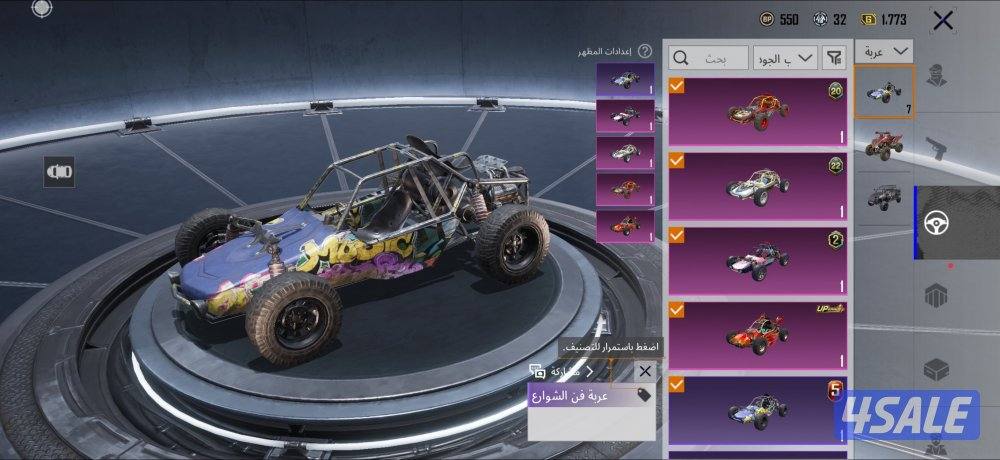Open the appearance settings help icon
The height and width of the screenshot is (460, 1000).
click(x=645, y=51)
